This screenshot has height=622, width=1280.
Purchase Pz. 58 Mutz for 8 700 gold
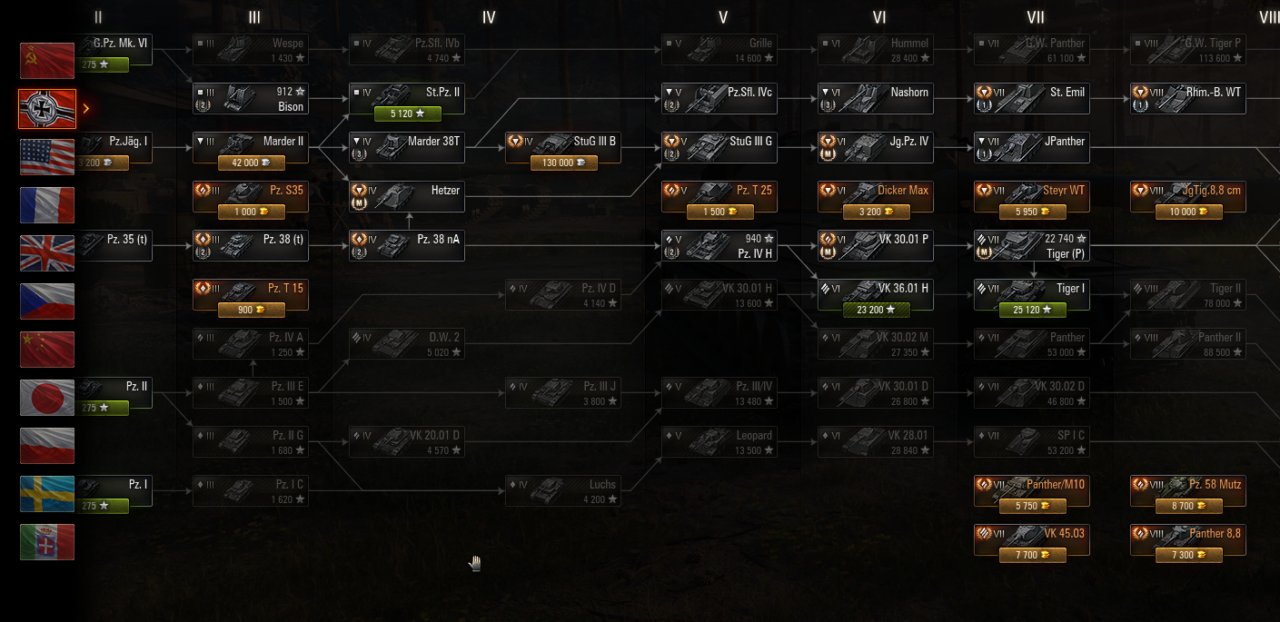coord(1187,506)
